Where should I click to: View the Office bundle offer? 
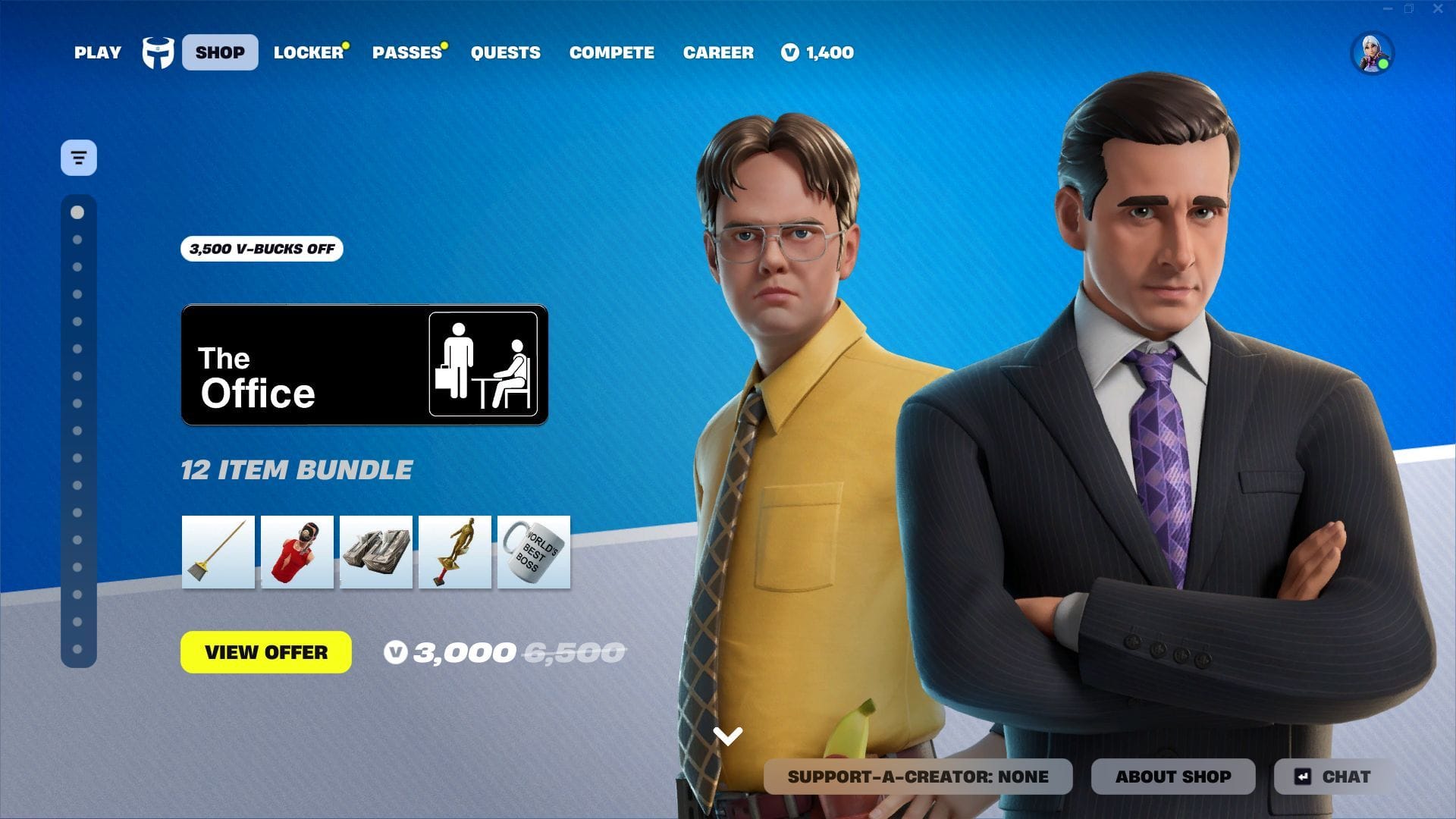[x=266, y=652]
